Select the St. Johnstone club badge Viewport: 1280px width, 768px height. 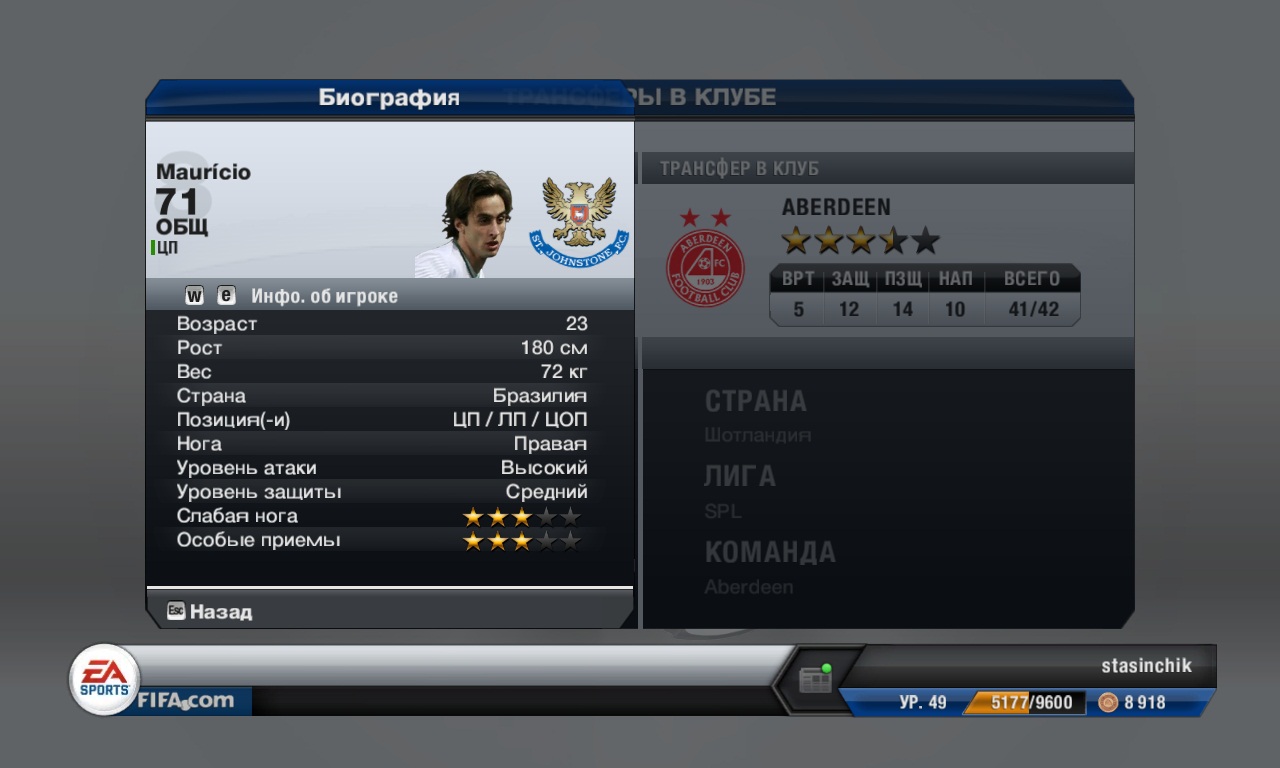click(579, 222)
